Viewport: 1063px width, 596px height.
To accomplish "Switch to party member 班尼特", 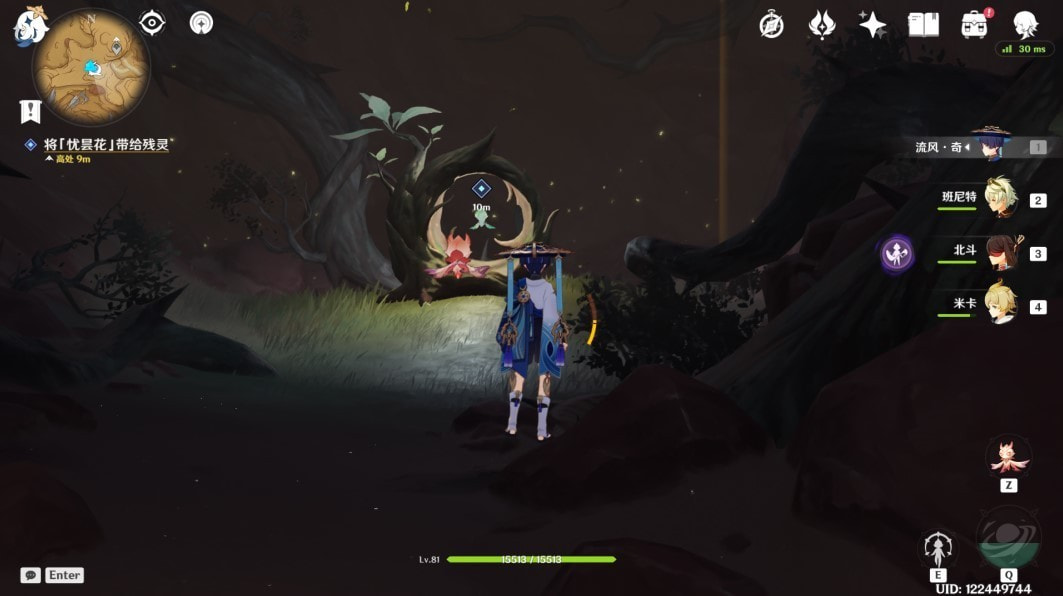I will tap(1000, 199).
